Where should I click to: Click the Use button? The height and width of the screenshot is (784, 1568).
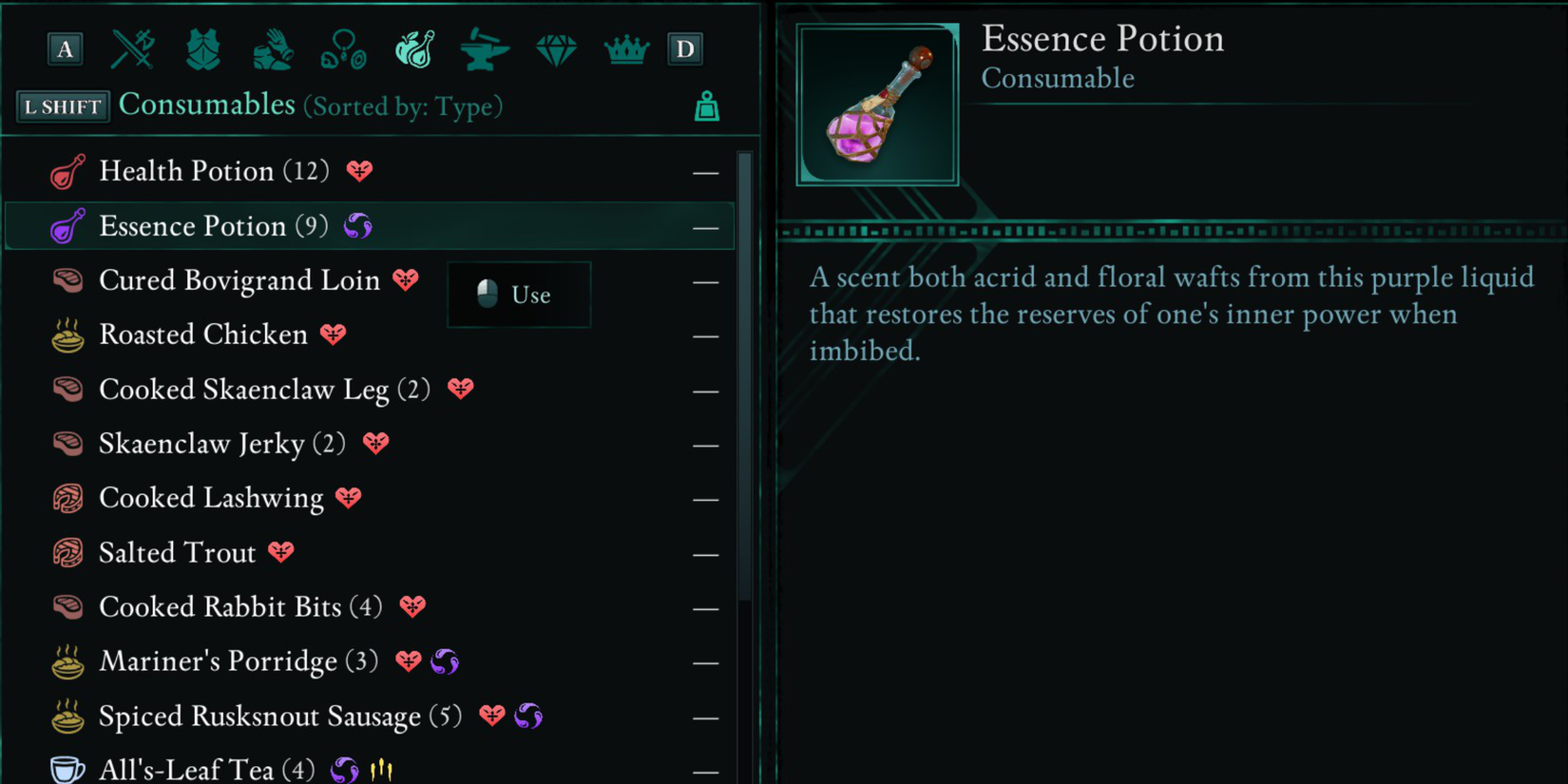(518, 295)
